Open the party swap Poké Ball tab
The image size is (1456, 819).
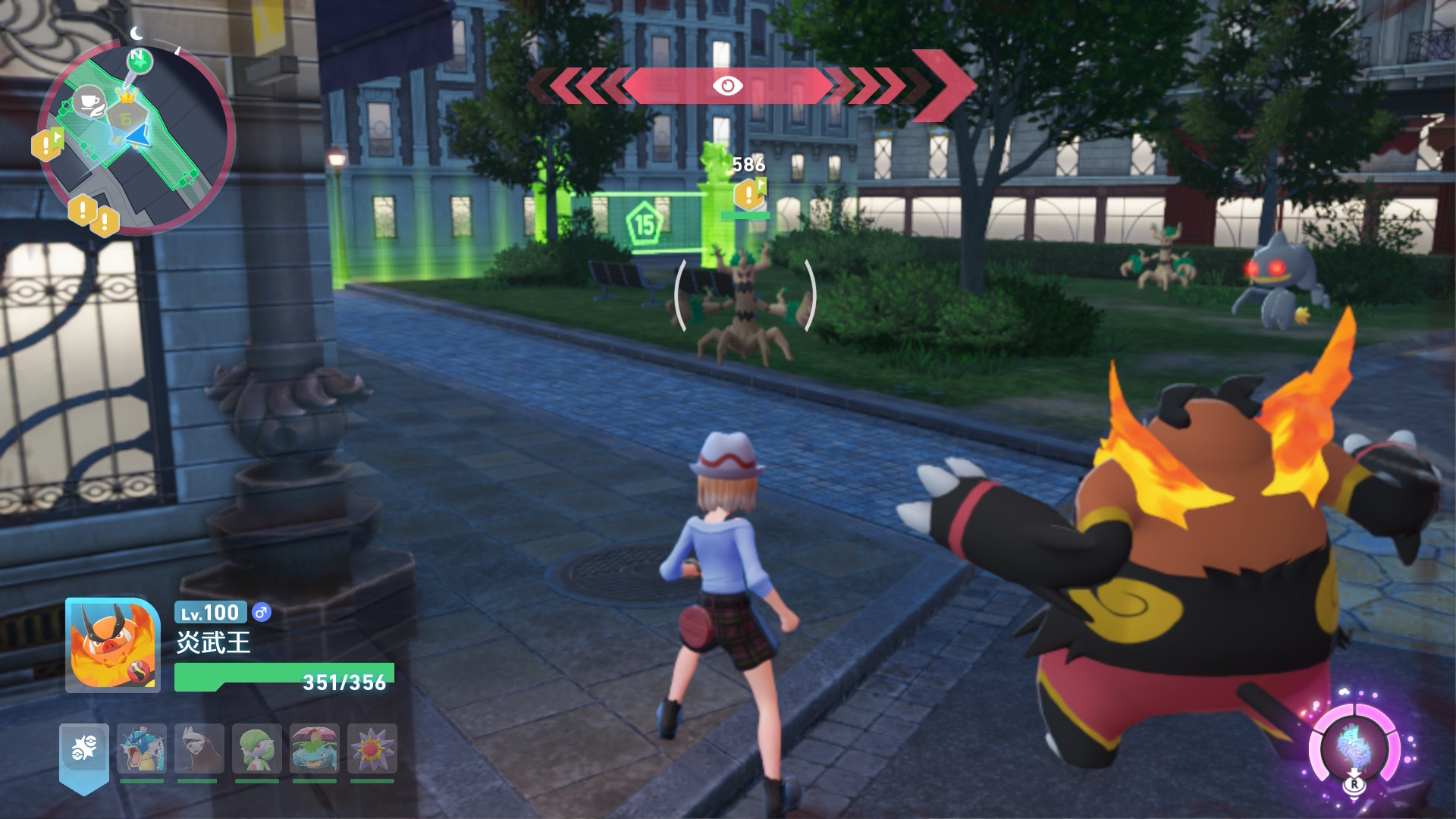tap(84, 750)
